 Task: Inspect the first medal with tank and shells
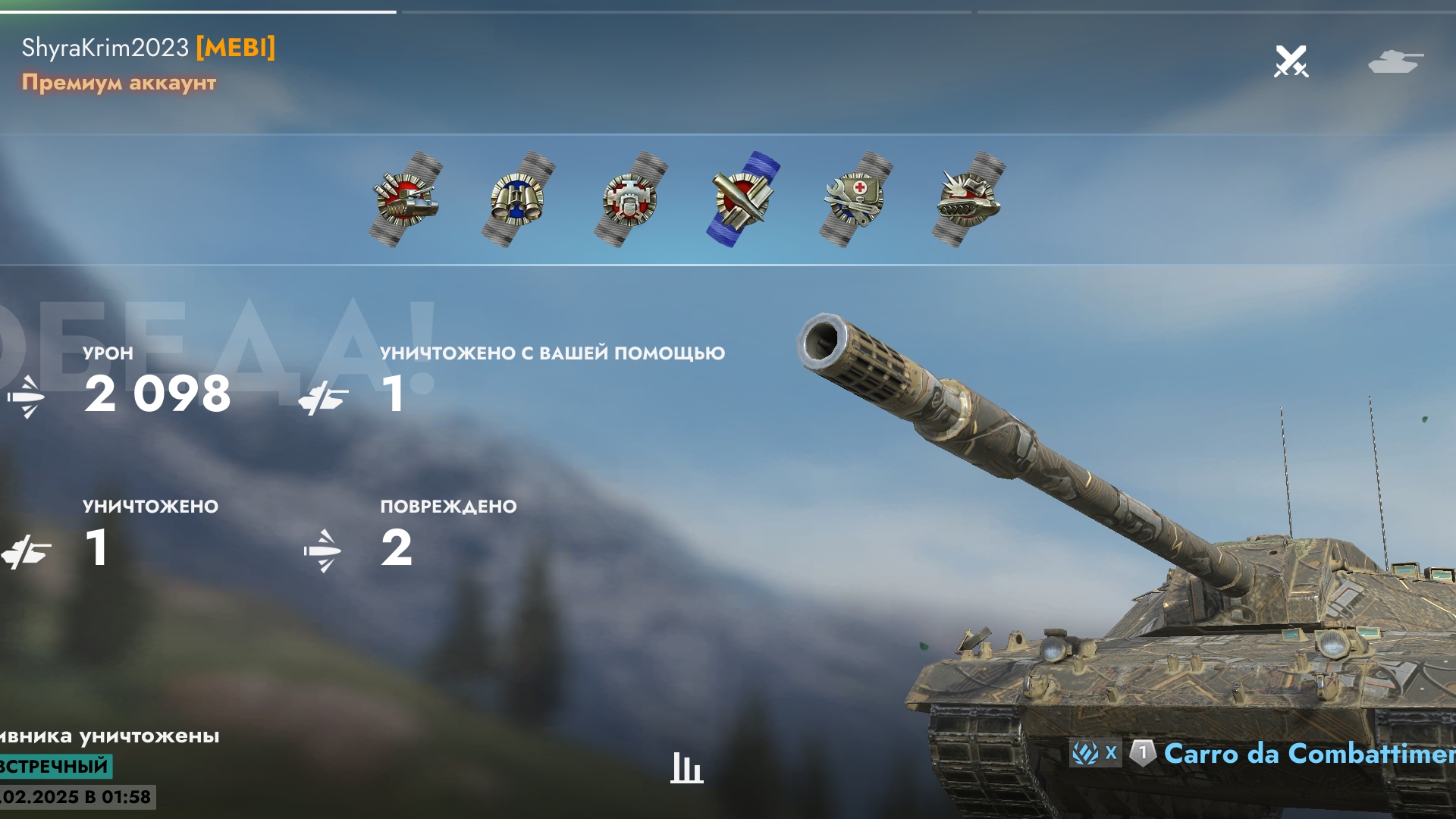pyautogui.click(x=406, y=199)
